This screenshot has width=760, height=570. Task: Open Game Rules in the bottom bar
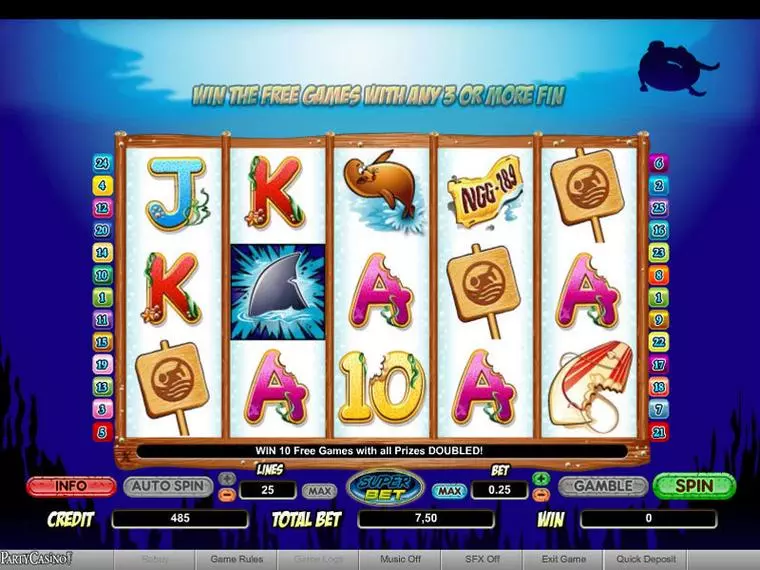click(x=237, y=559)
